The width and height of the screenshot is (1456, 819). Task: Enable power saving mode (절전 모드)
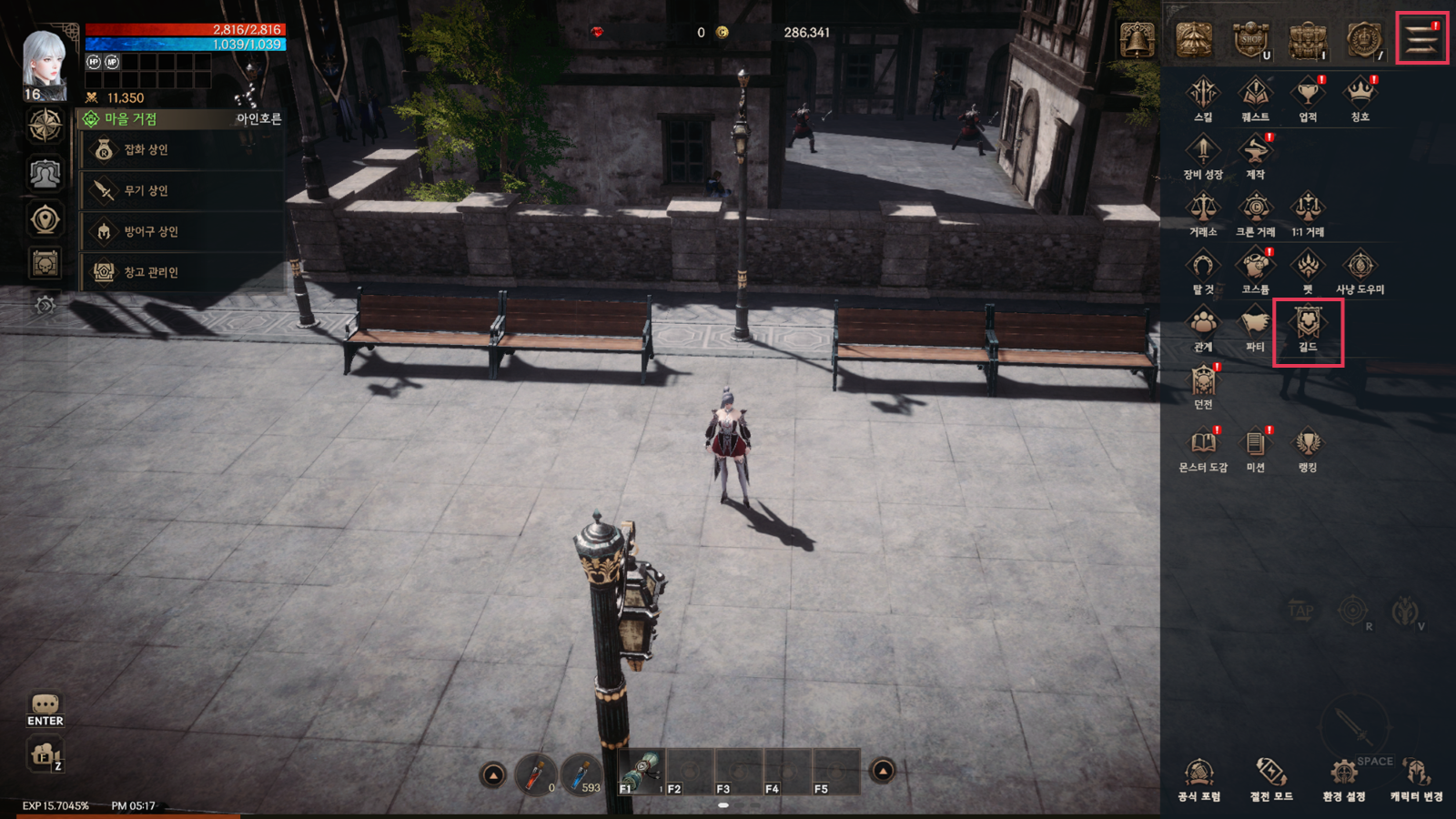click(1271, 778)
